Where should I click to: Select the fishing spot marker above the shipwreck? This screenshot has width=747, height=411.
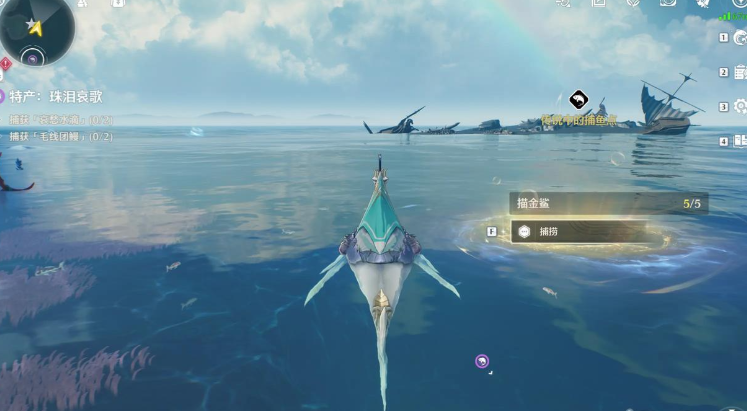pos(577,99)
